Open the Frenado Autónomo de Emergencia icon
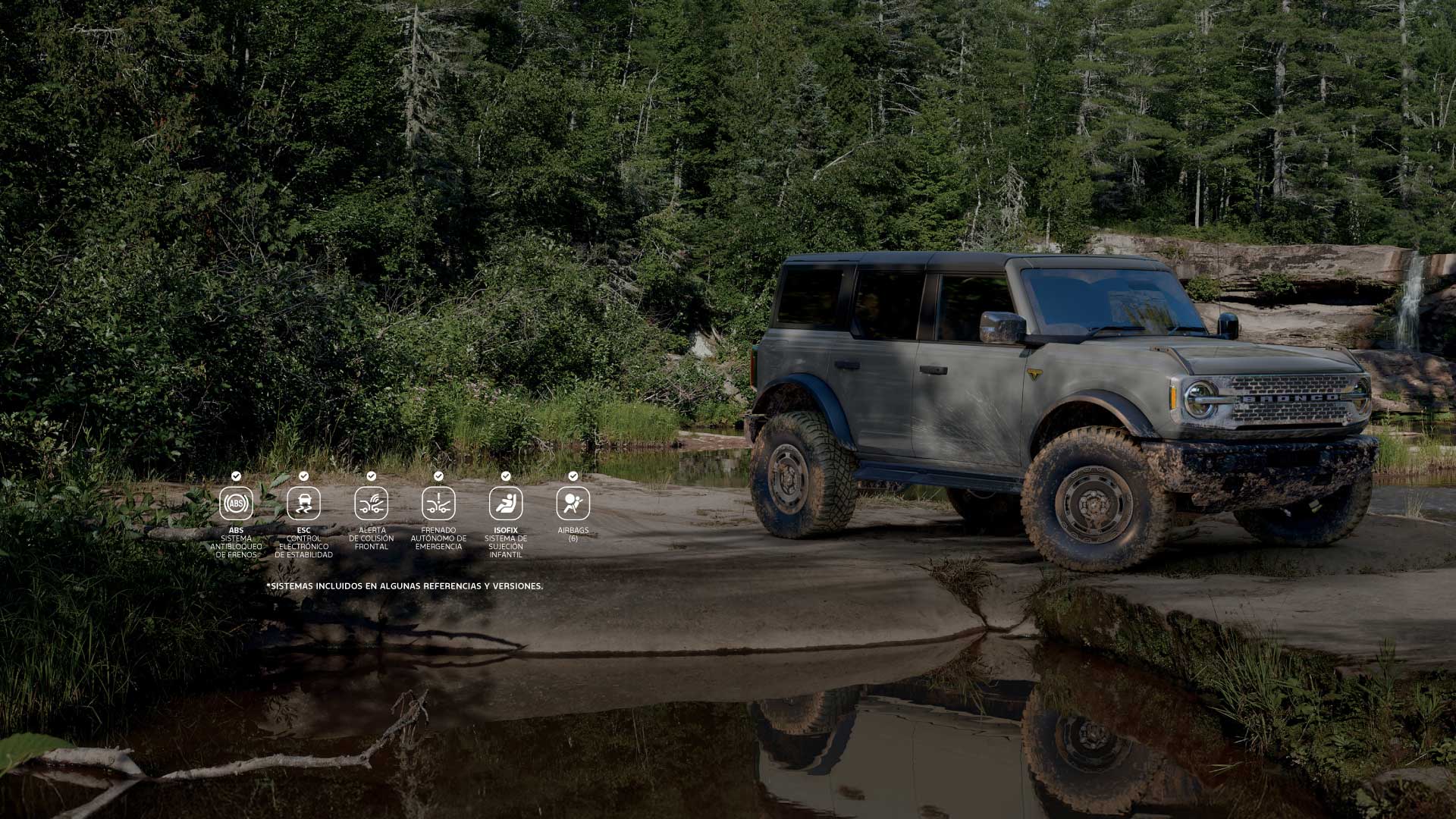This screenshot has width=1456, height=819. [438, 504]
